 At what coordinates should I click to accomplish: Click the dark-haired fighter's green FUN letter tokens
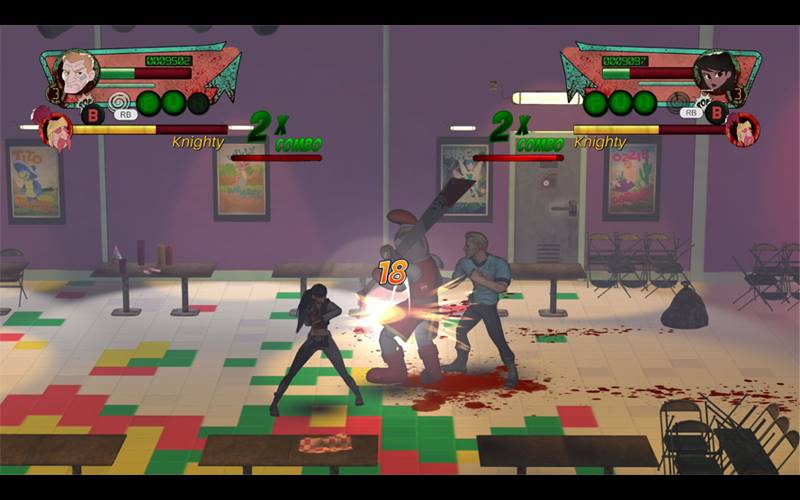[x=620, y=103]
